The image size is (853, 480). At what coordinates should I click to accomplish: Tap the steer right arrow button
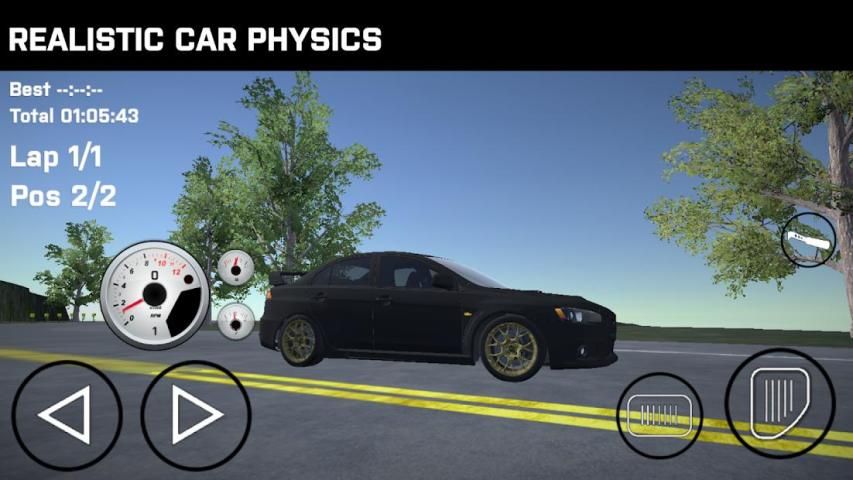tap(195, 415)
